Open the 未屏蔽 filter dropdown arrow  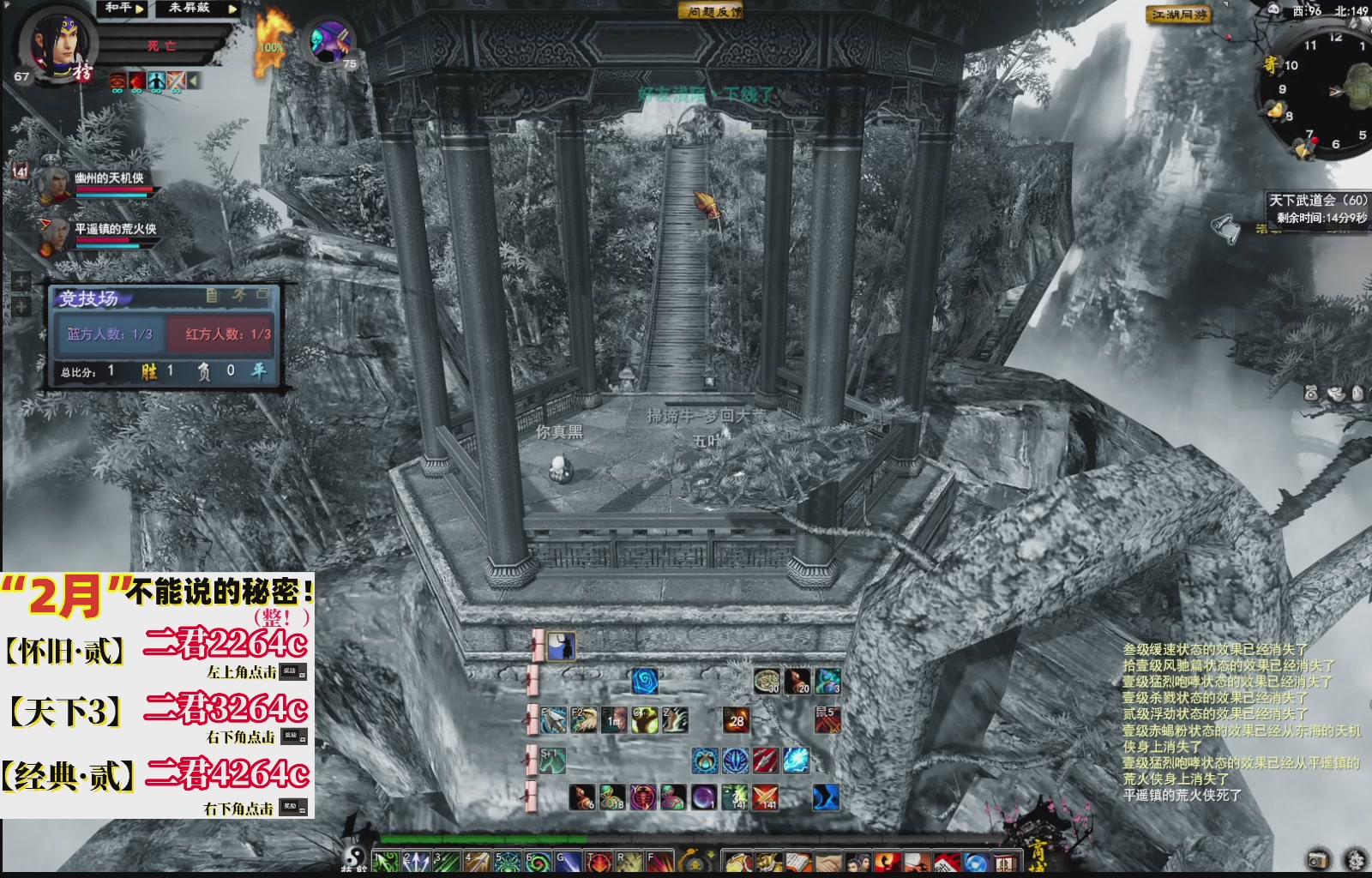point(232,9)
